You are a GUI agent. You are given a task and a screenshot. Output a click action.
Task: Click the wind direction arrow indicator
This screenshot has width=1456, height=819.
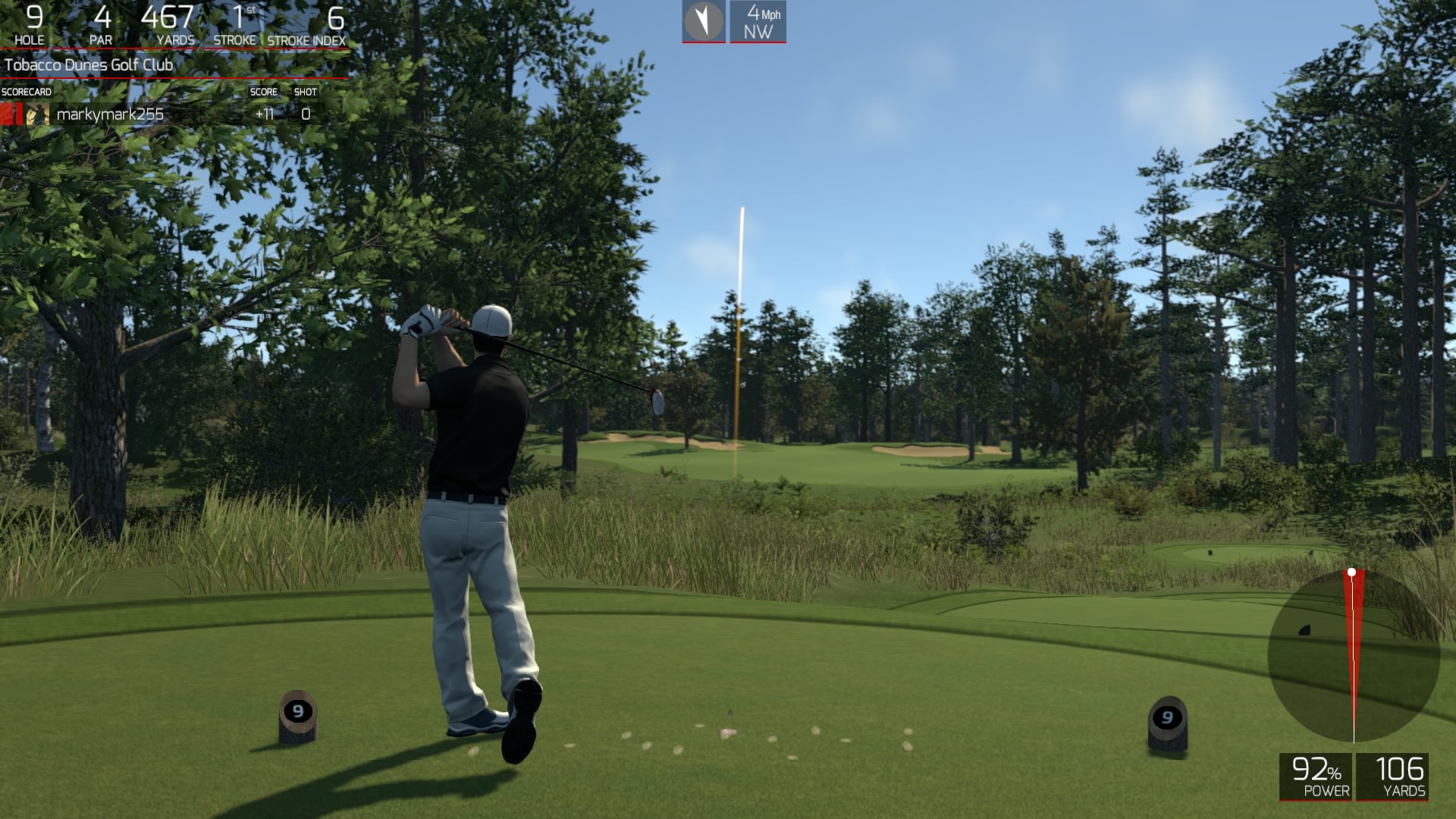click(x=704, y=20)
